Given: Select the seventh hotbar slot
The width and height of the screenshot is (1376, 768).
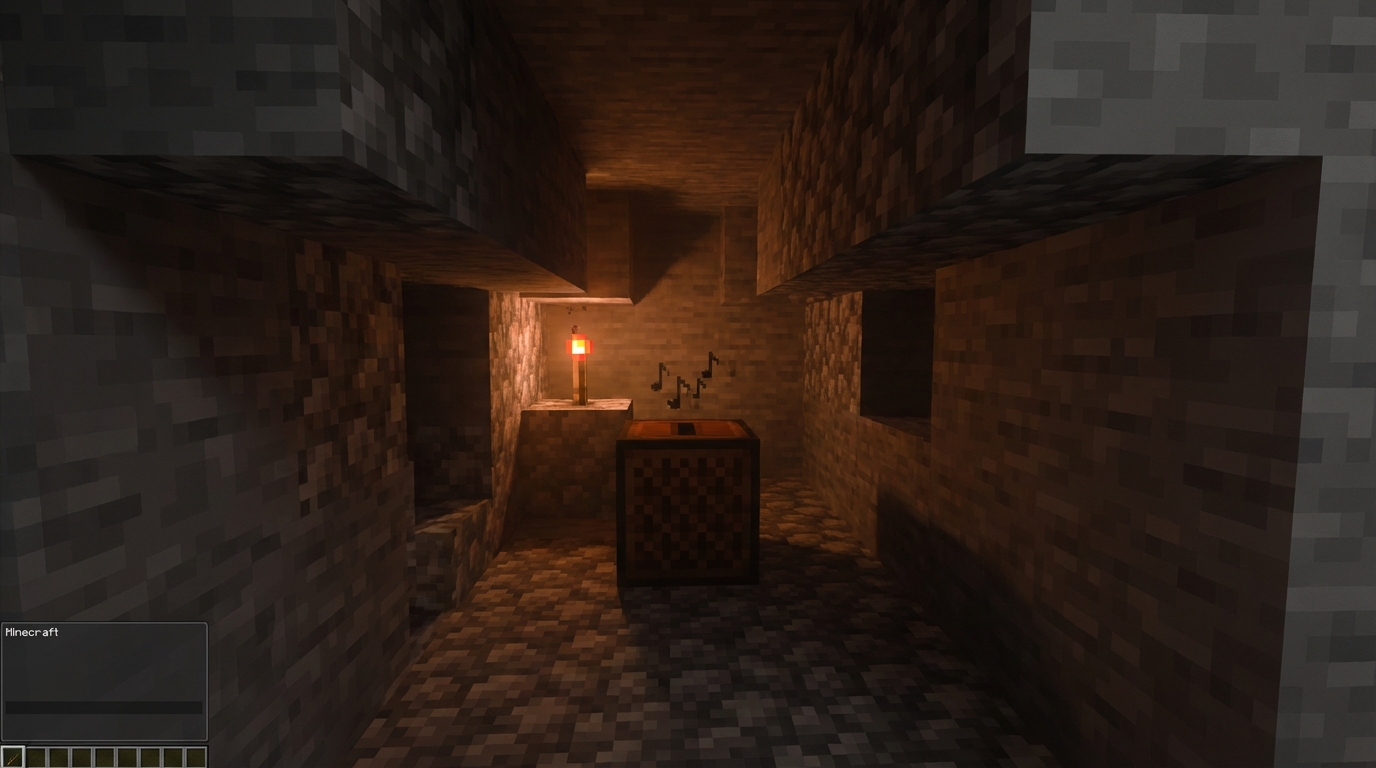Looking at the screenshot, I should tap(149, 757).
